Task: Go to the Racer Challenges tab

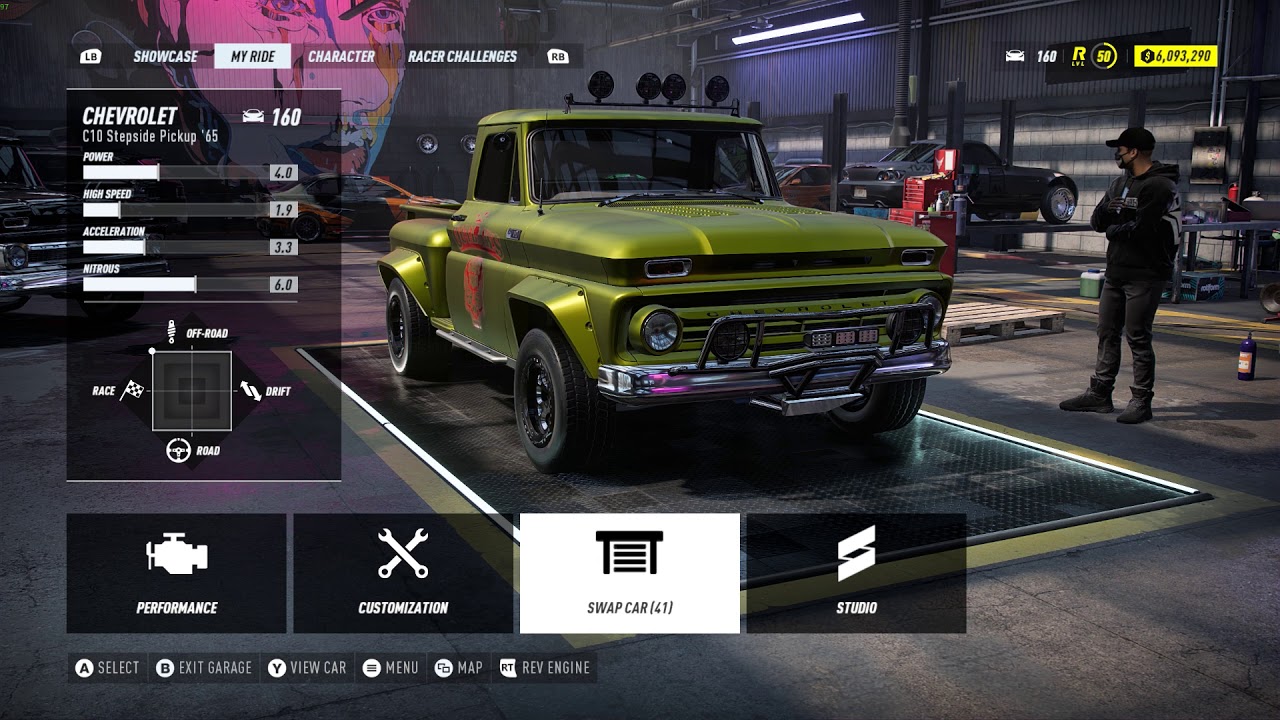Action: tap(462, 56)
